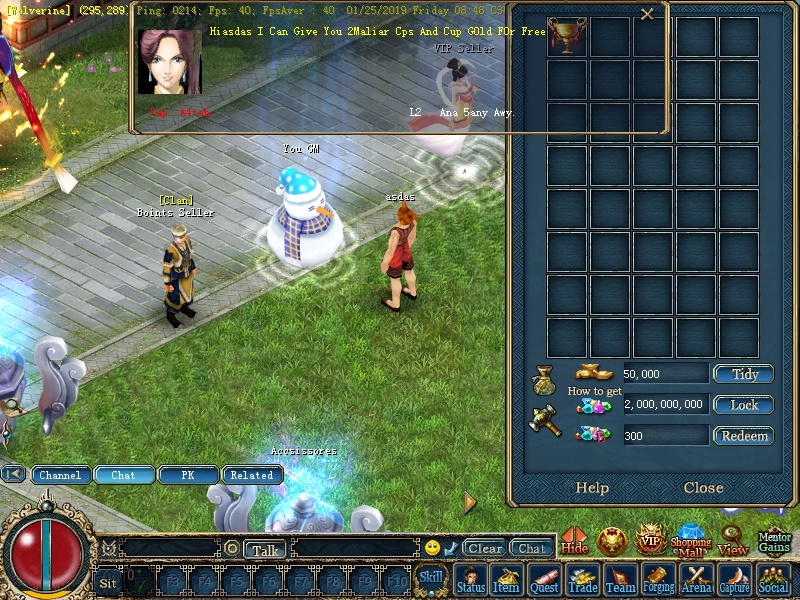The height and width of the screenshot is (600, 800).
Task: Switch to the Channel tab
Action: tap(60, 475)
